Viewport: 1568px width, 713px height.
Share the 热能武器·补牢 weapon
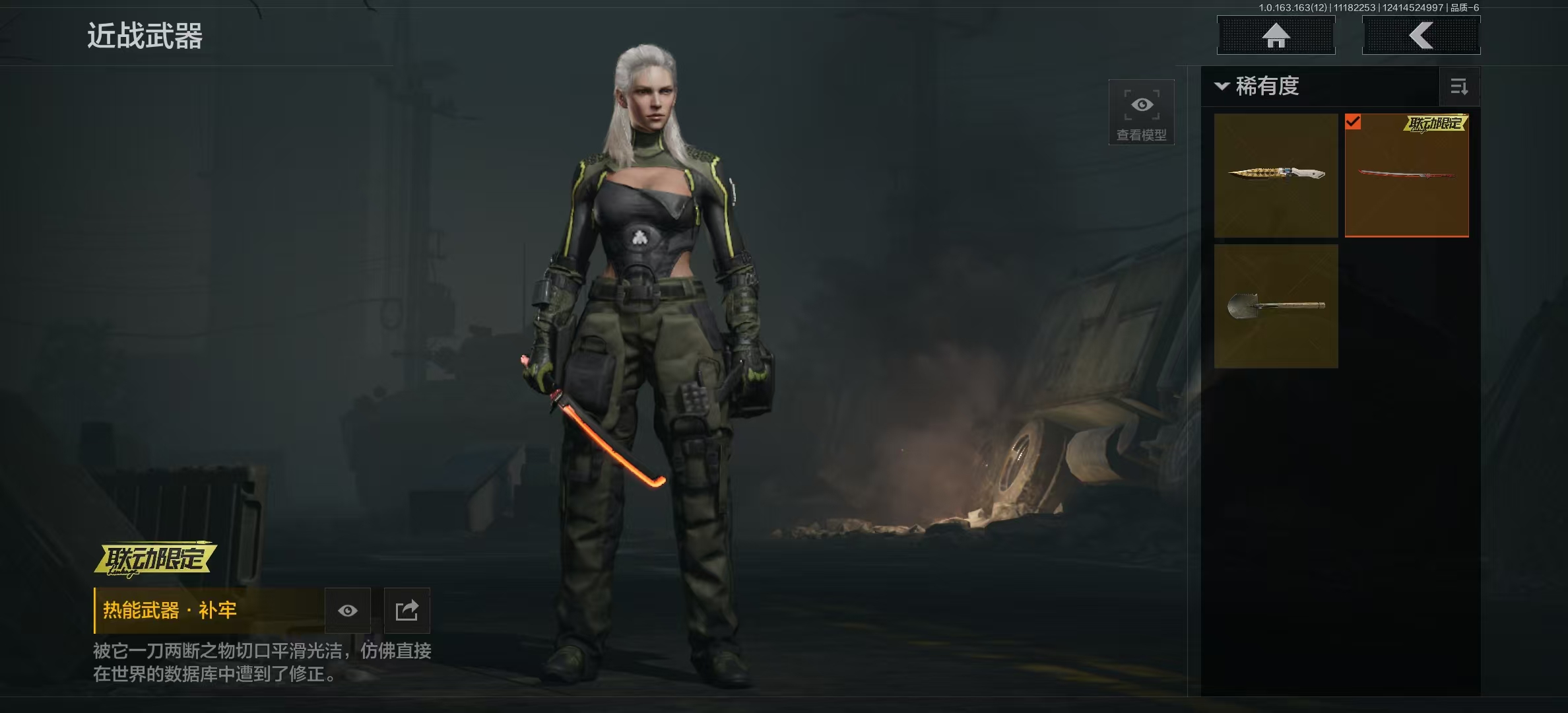407,611
